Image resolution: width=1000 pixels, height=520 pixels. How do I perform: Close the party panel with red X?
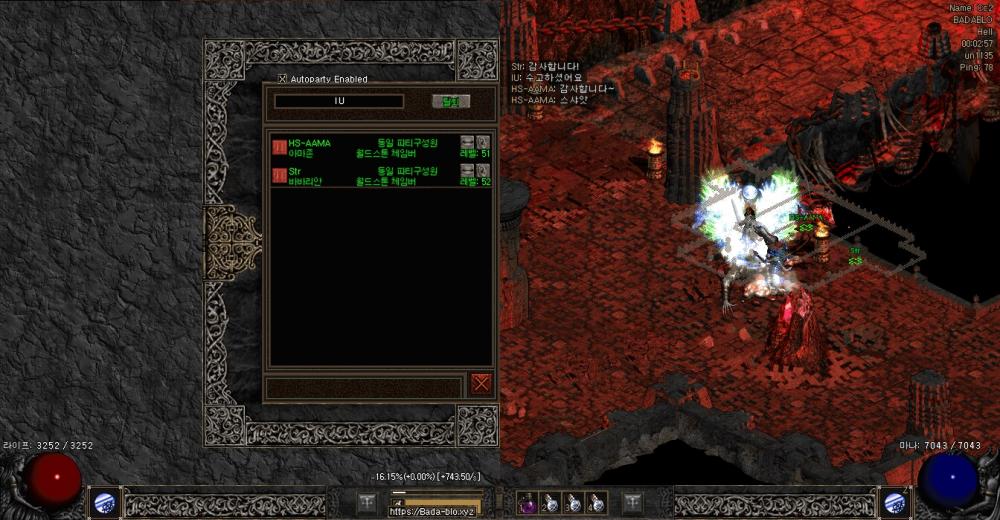click(481, 383)
